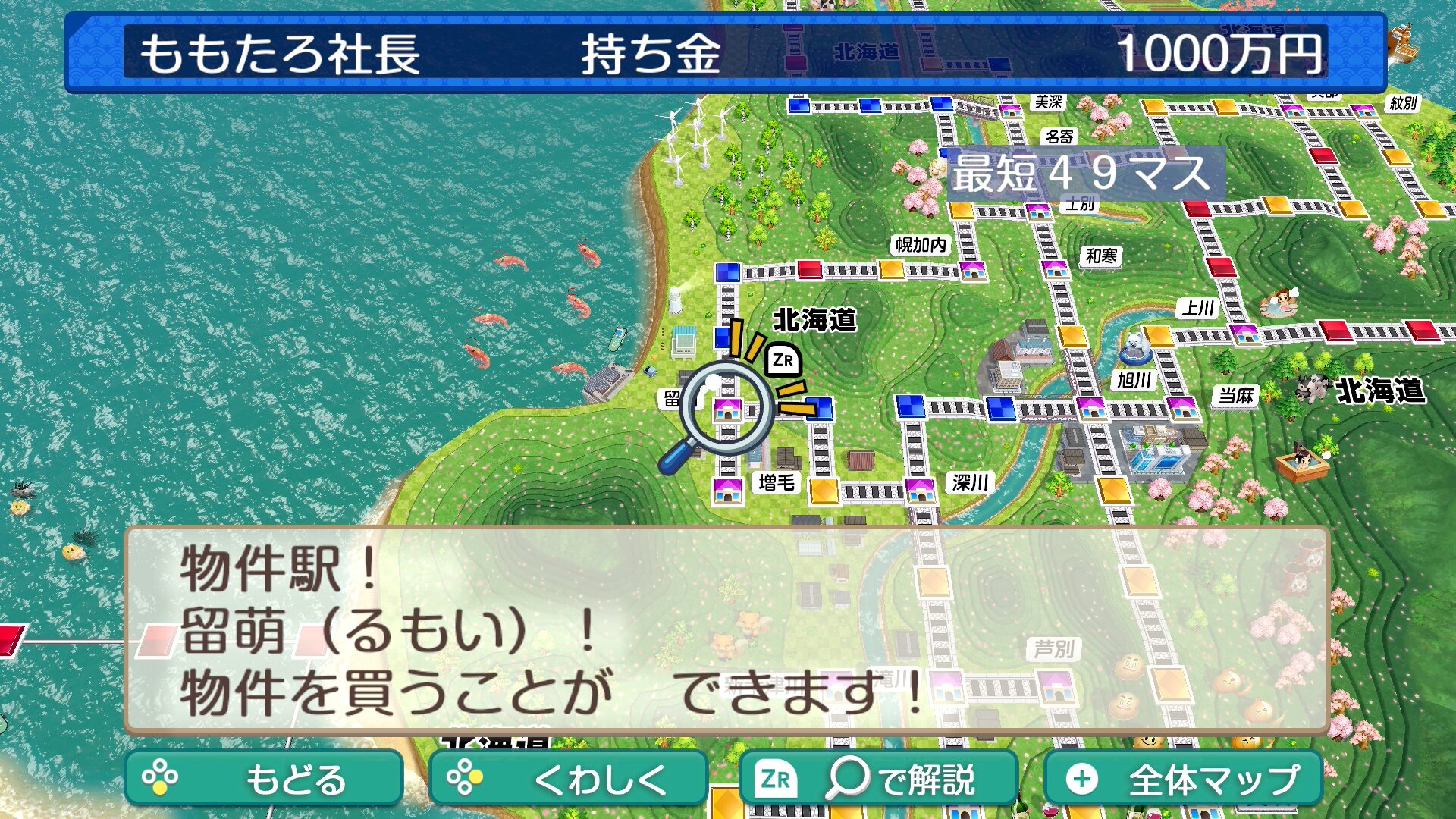Viewport: 1456px width, 819px height.
Task: Click the 物件駅 留萌 message box
Action: coord(726,629)
